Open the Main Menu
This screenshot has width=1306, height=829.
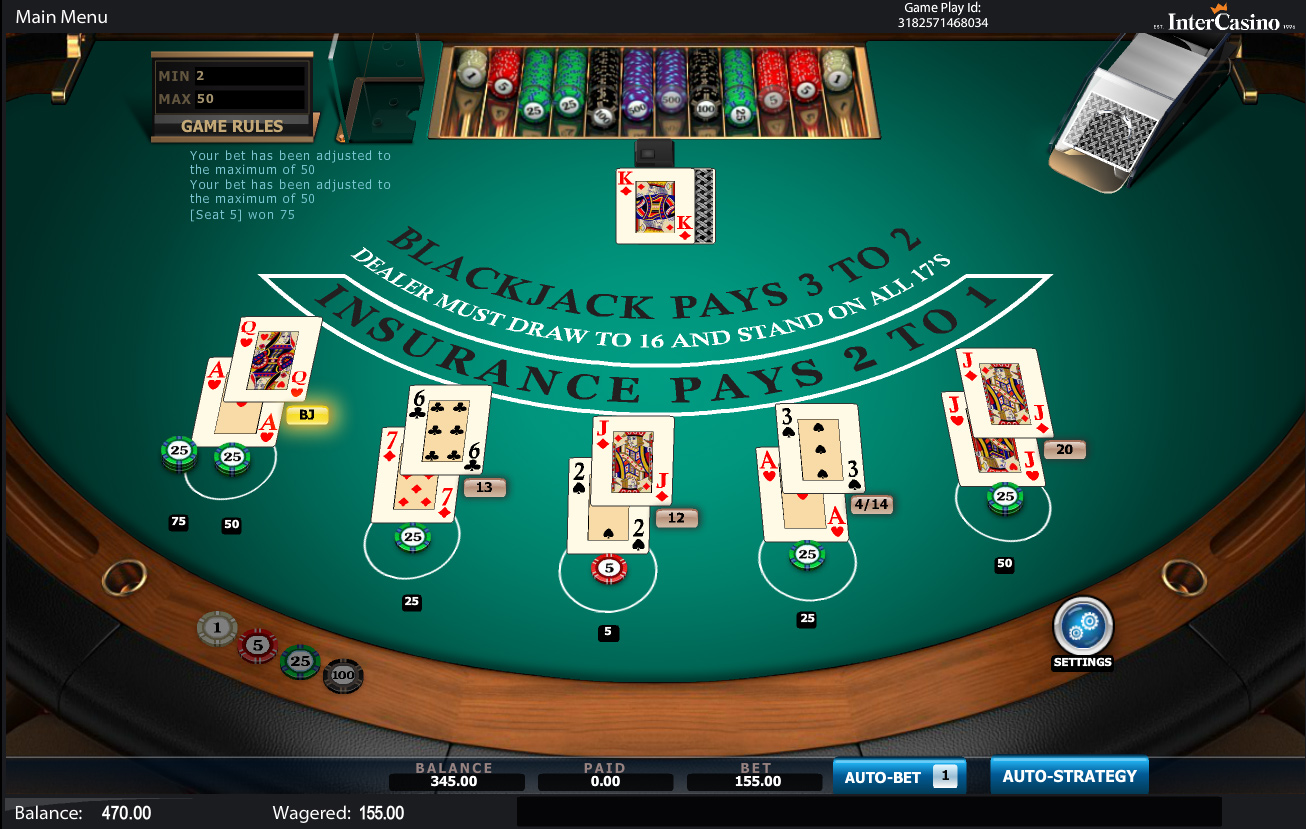(61, 17)
